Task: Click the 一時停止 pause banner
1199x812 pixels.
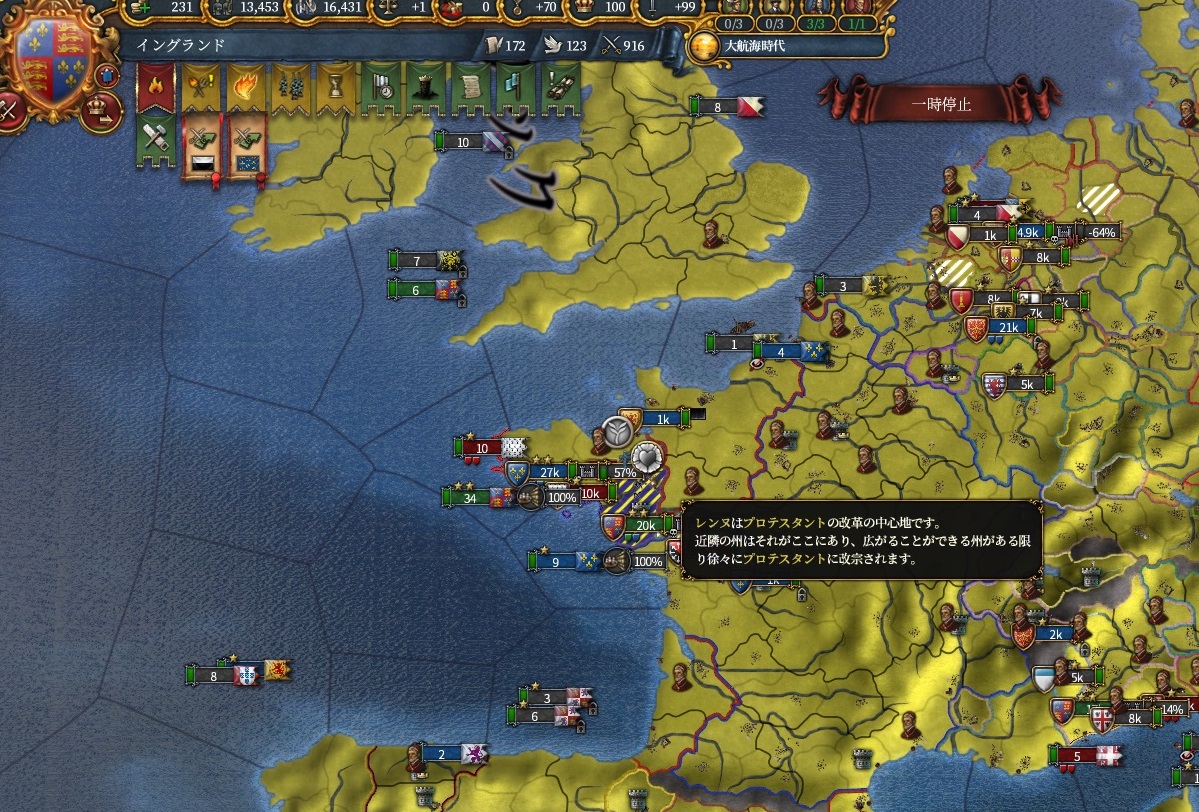Action: pyautogui.click(x=941, y=102)
